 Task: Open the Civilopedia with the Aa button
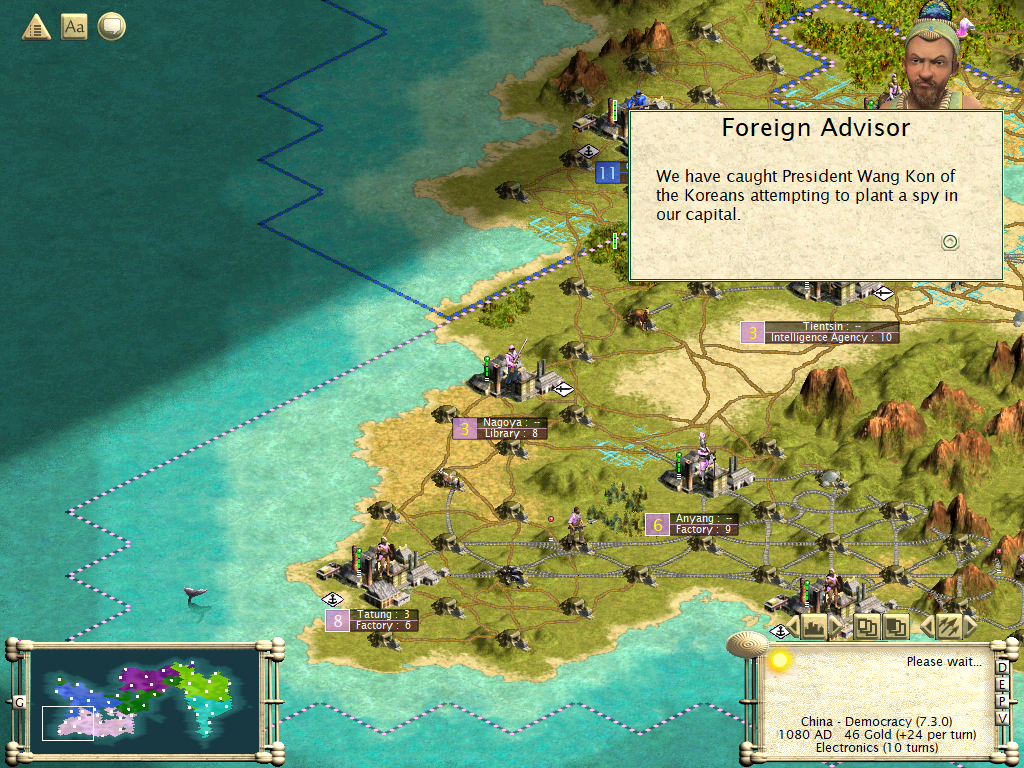click(74, 27)
